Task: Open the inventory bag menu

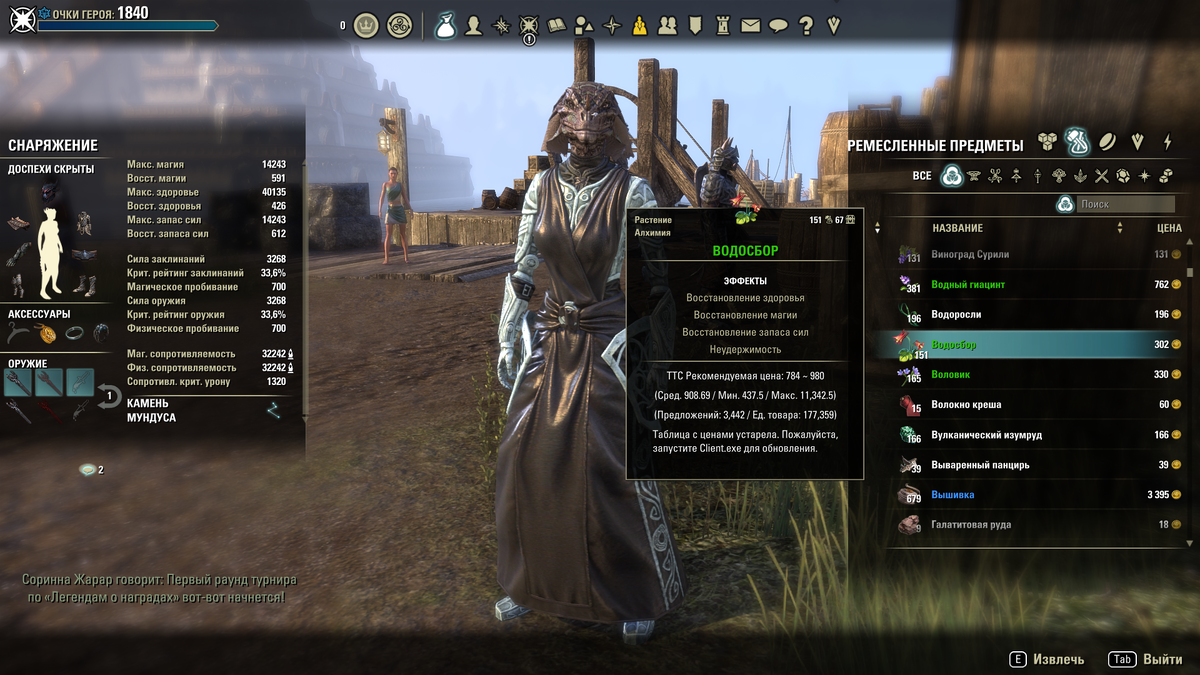Action: point(445,25)
